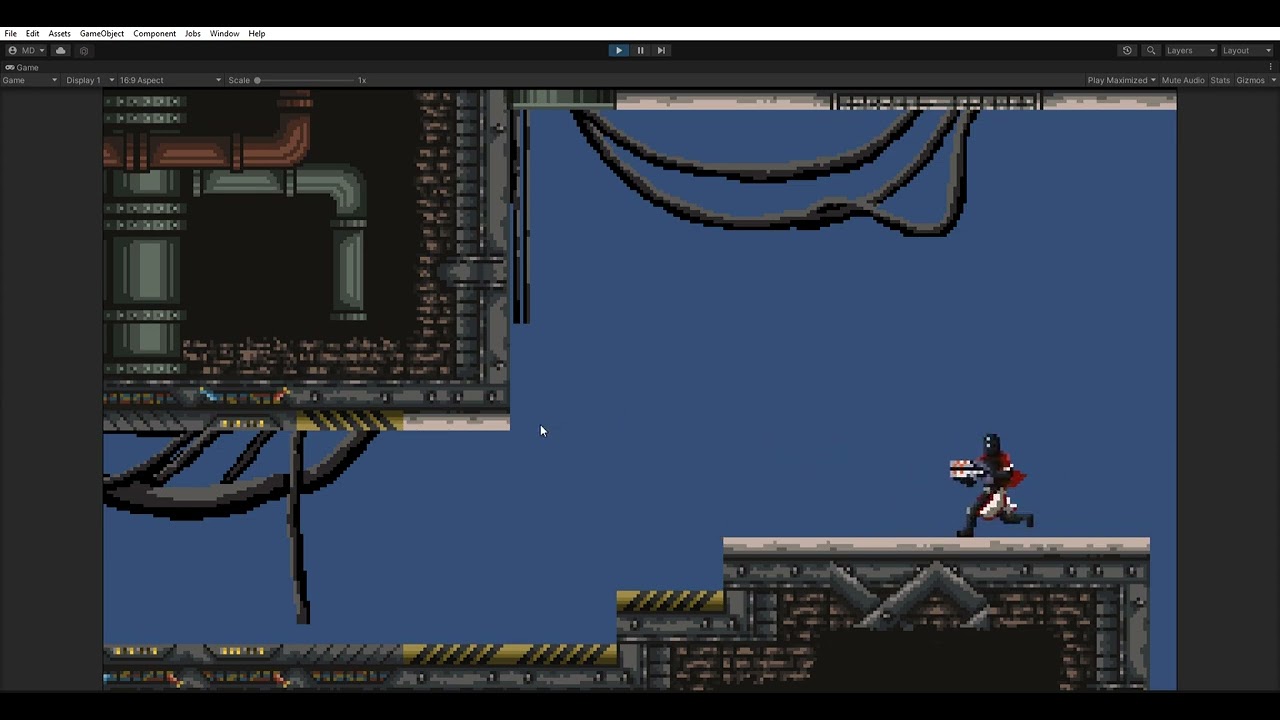Image resolution: width=1280 pixels, height=720 pixels.
Task: Toggle Play Maximized mode
Action: [1119, 80]
